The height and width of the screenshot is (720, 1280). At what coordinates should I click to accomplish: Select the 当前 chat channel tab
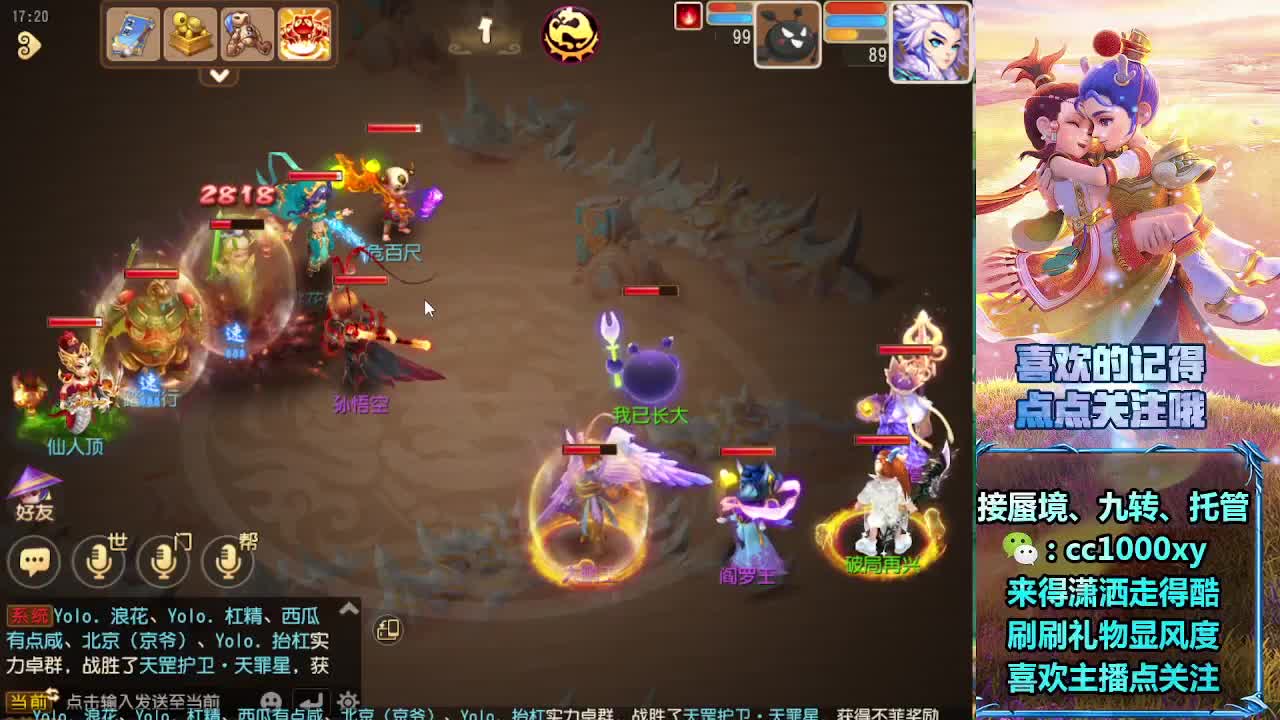[x=28, y=702]
